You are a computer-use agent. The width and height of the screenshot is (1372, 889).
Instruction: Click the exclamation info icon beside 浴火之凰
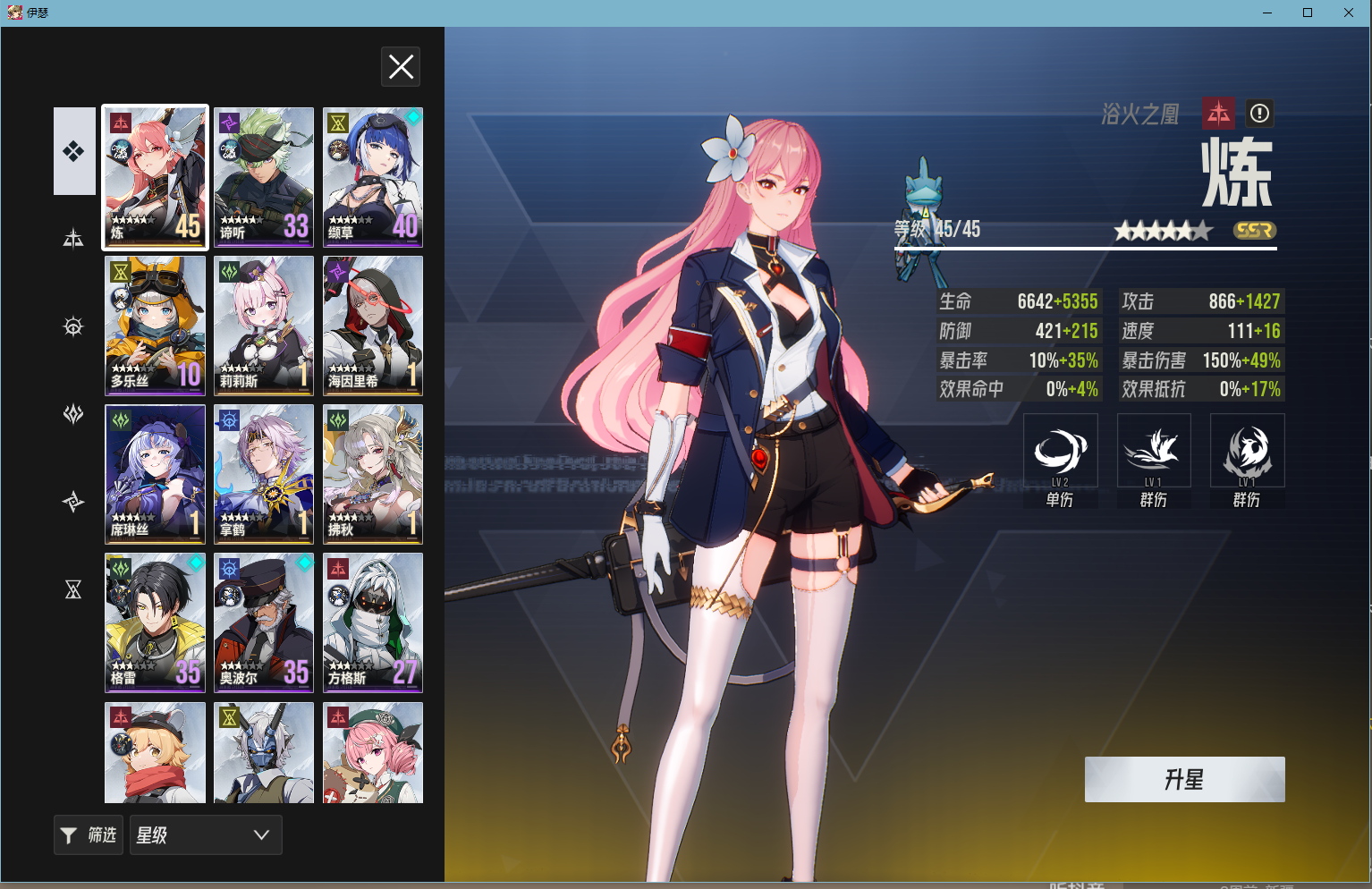pos(1259,114)
